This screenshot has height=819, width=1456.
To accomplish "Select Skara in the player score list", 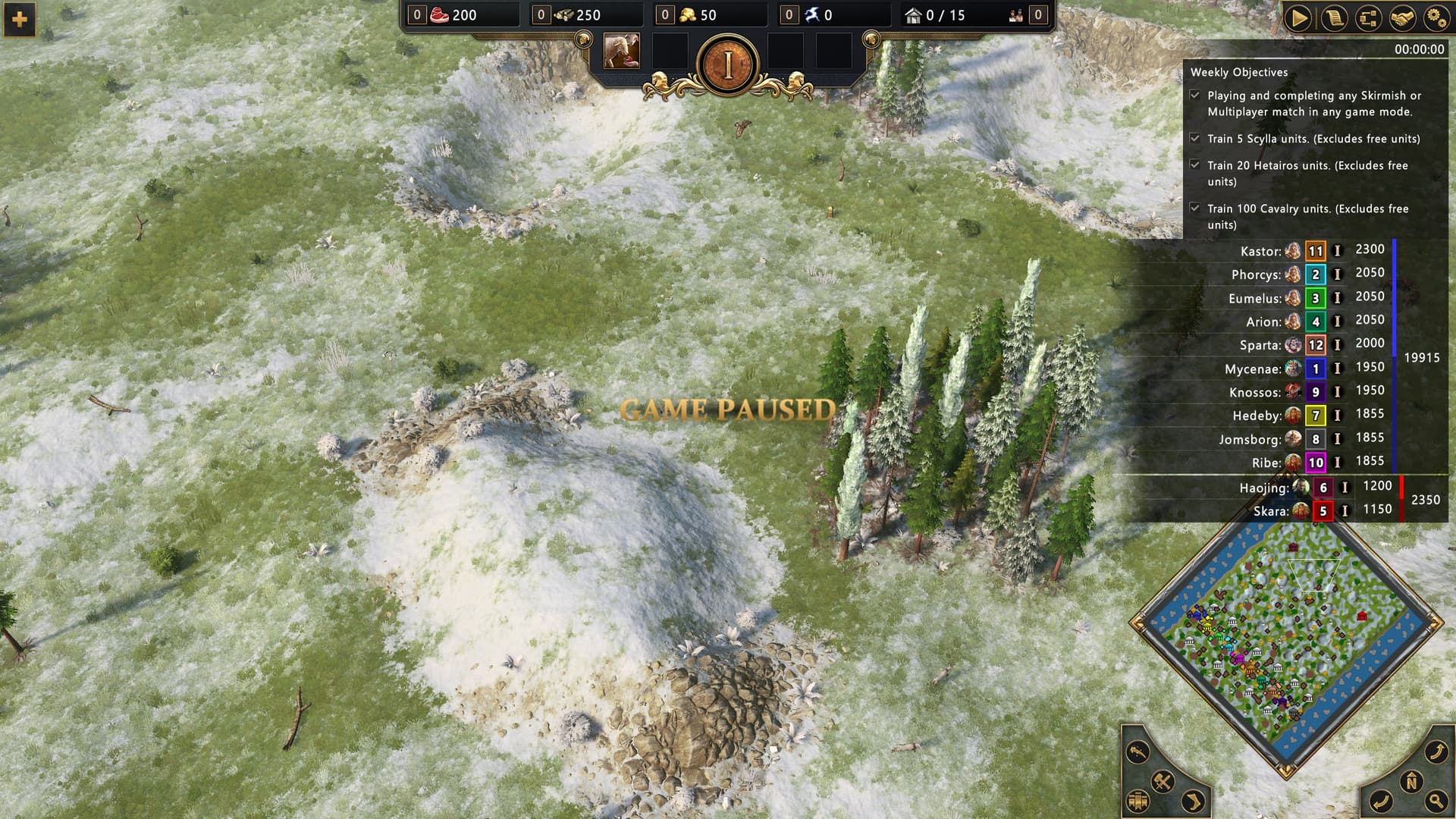I will [x=1270, y=511].
